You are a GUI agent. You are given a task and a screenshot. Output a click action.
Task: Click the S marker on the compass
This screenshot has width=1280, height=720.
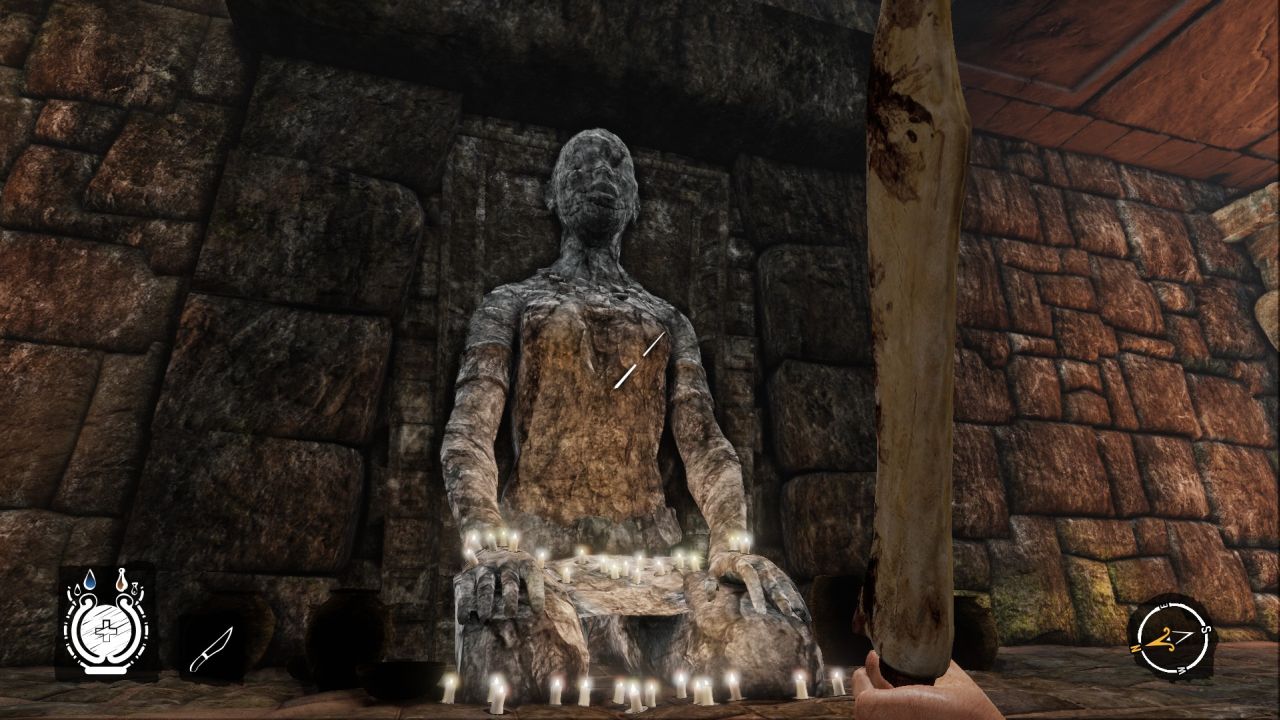tap(1206, 628)
